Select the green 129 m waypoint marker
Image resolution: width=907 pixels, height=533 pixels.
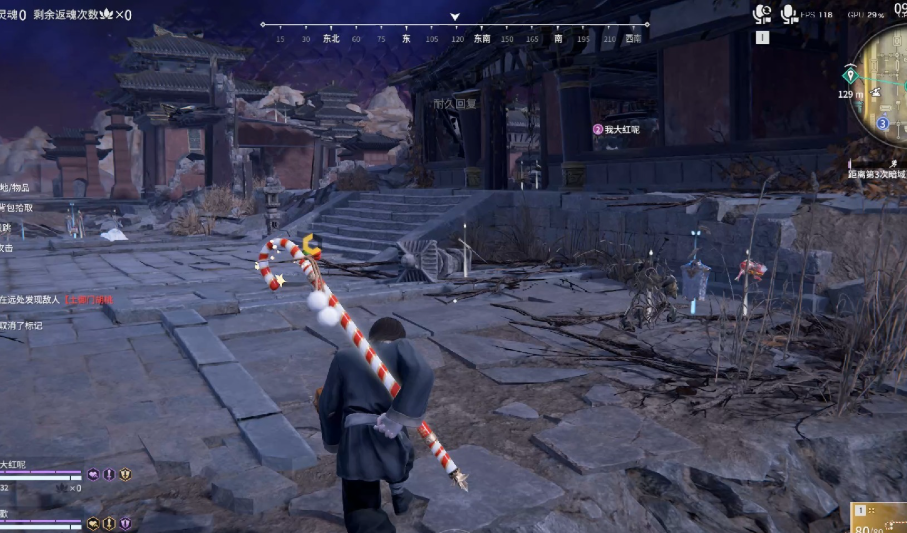click(x=850, y=75)
